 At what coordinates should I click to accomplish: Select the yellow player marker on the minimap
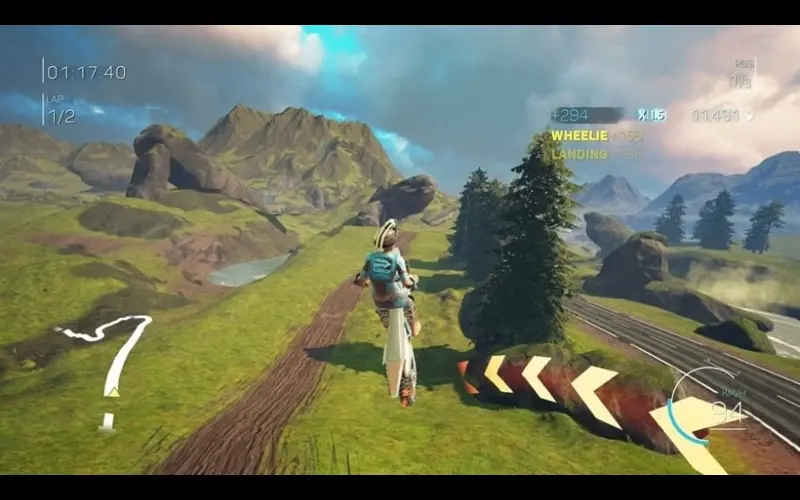point(113,391)
